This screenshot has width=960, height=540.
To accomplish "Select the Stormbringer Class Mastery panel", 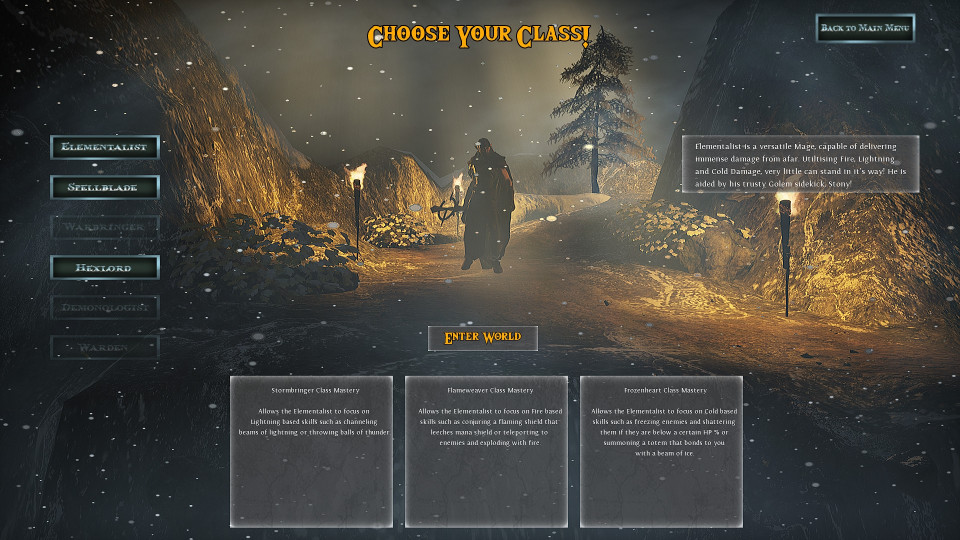I will 311,451.
